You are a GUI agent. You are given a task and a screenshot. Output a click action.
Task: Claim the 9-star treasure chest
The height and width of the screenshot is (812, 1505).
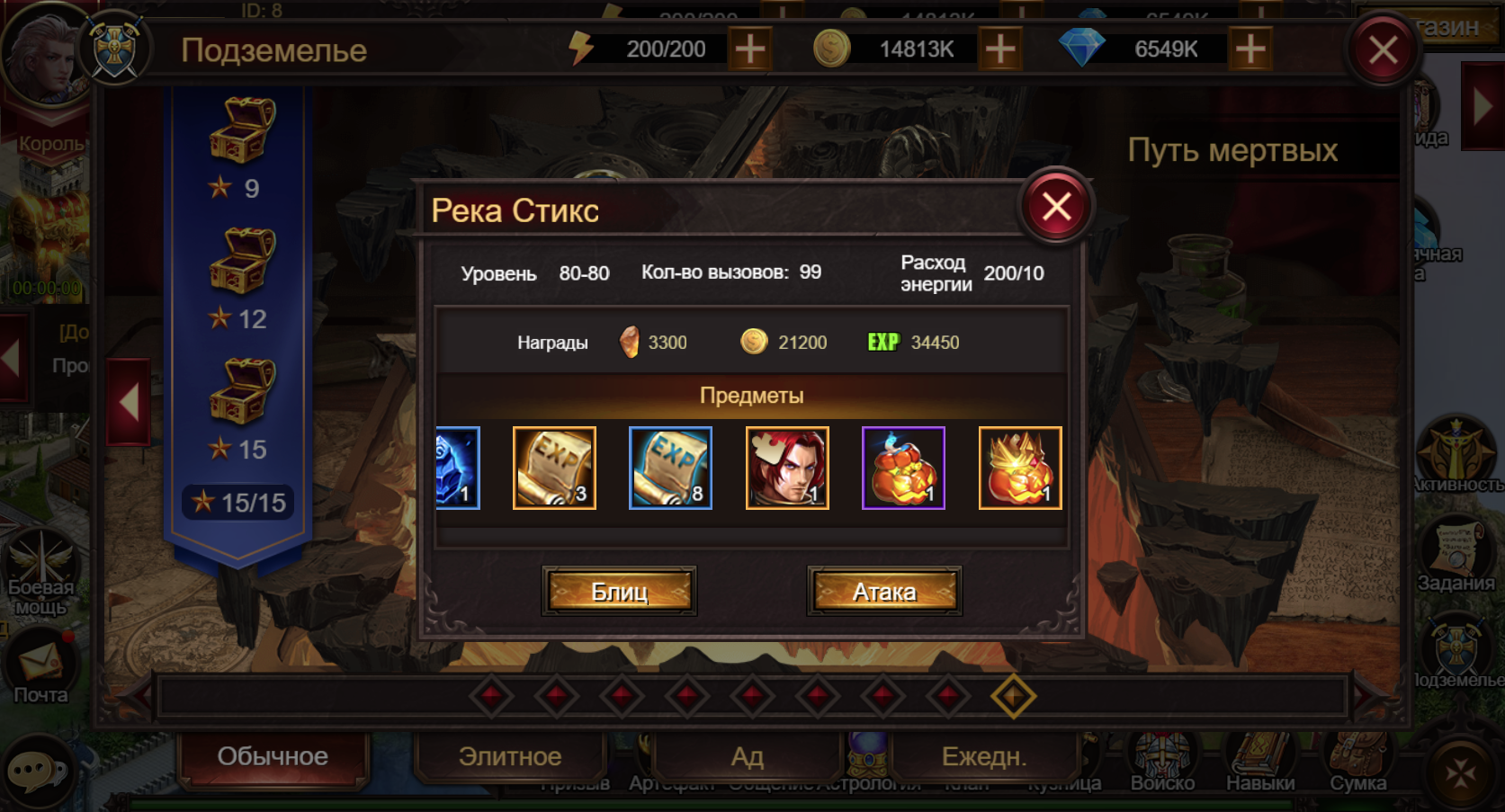coord(242,131)
